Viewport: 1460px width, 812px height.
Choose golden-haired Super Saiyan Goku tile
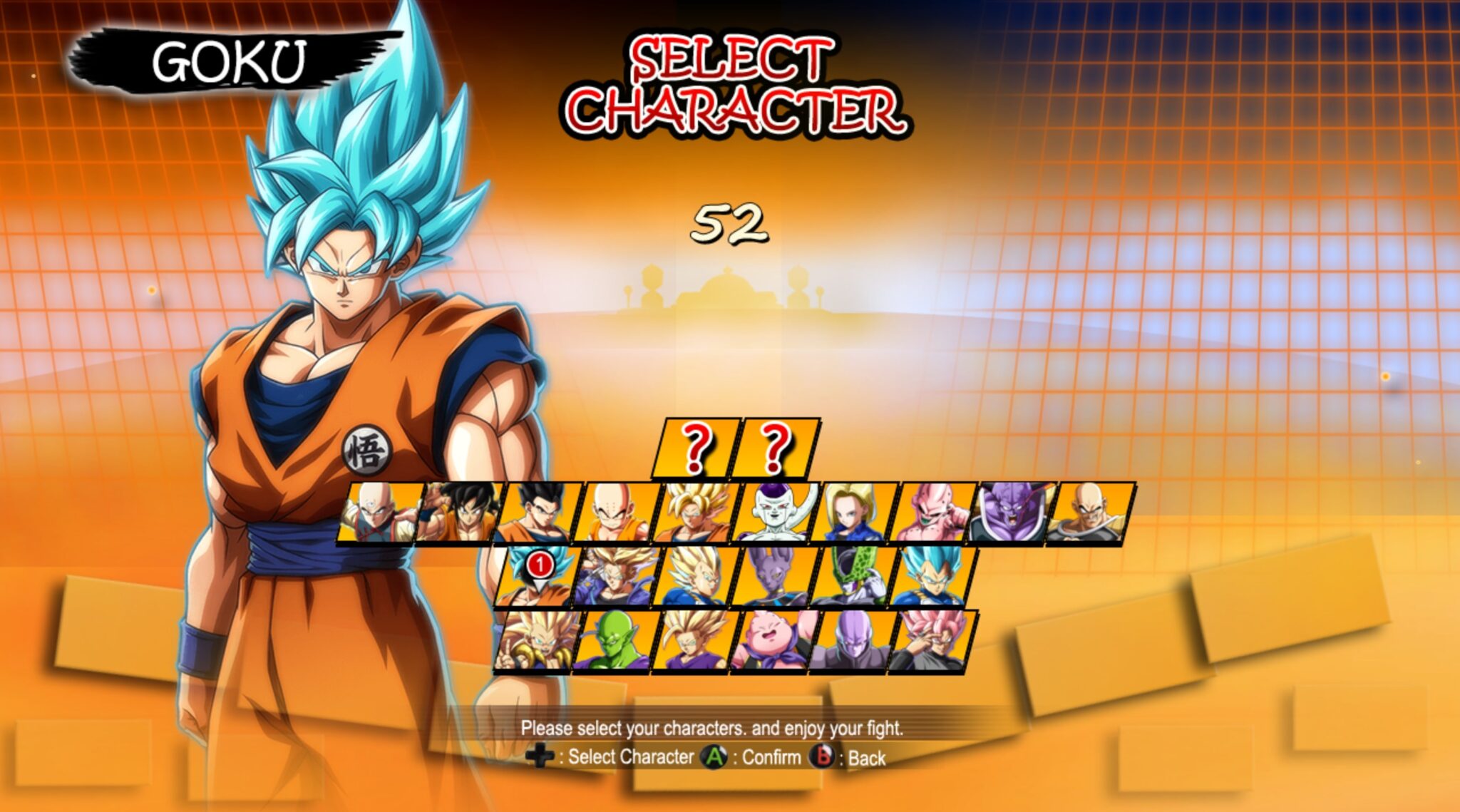pos(695,513)
